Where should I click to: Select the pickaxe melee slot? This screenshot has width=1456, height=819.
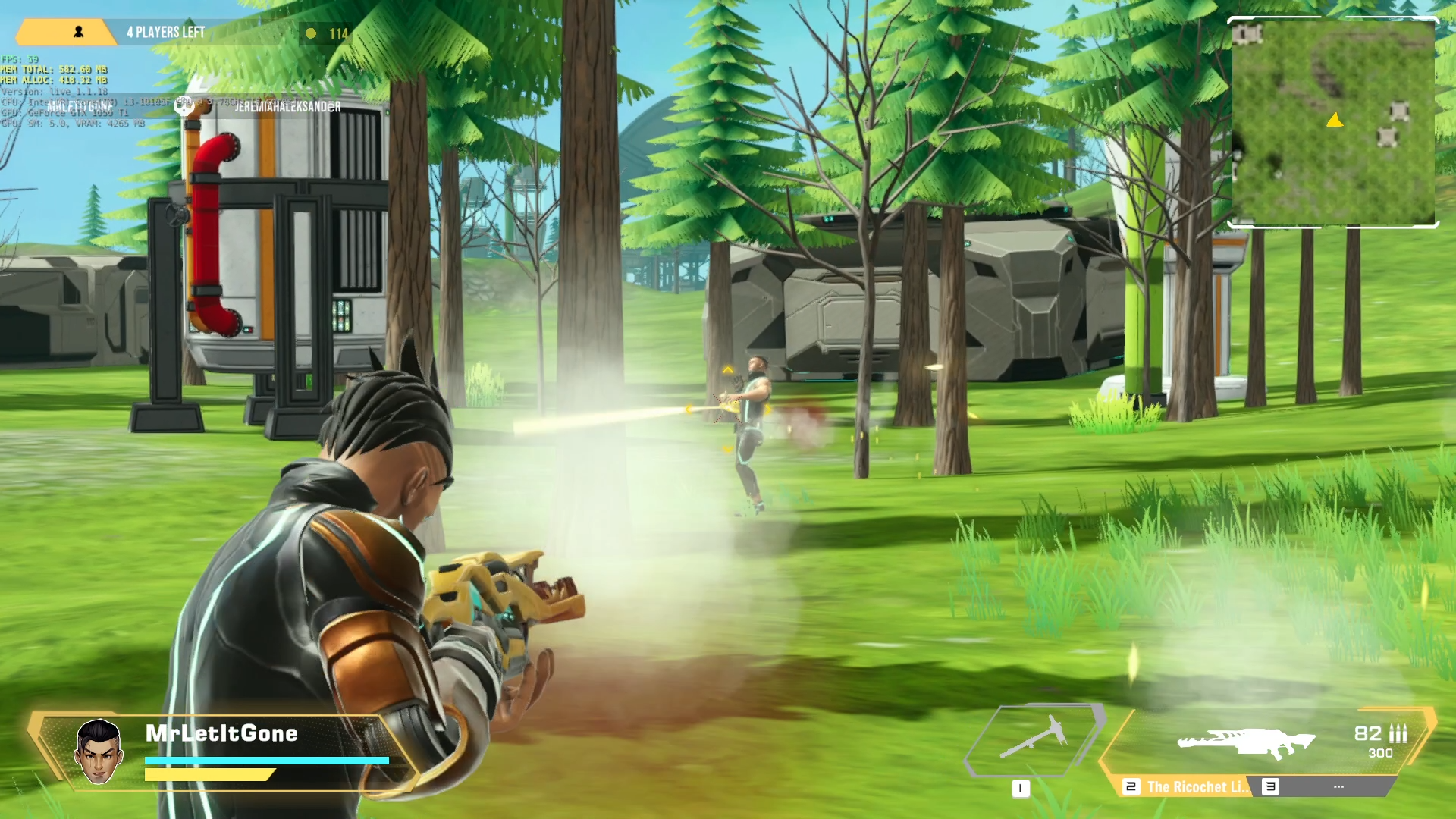click(1033, 740)
